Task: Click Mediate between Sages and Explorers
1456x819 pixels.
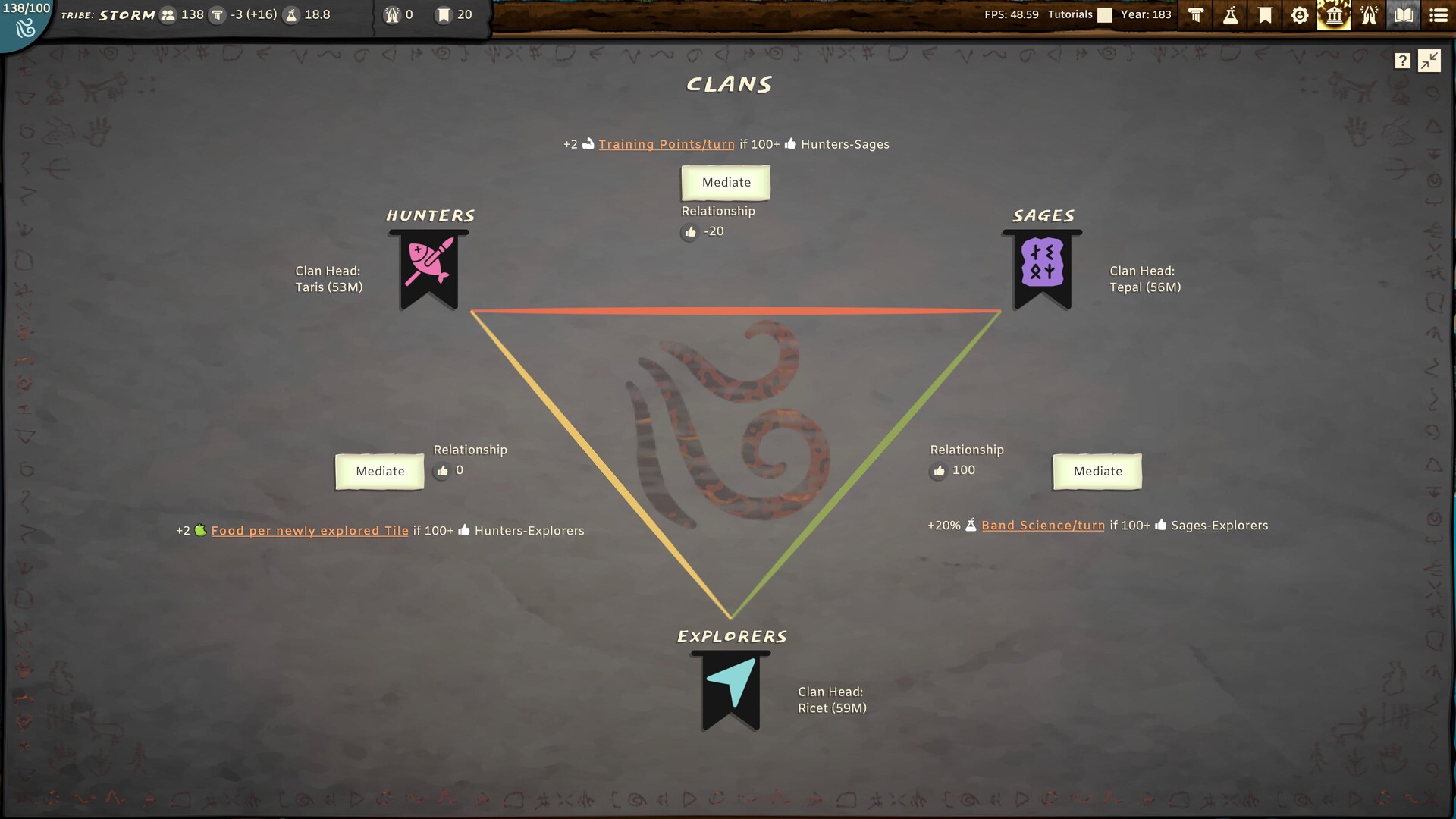Action: (x=1097, y=471)
